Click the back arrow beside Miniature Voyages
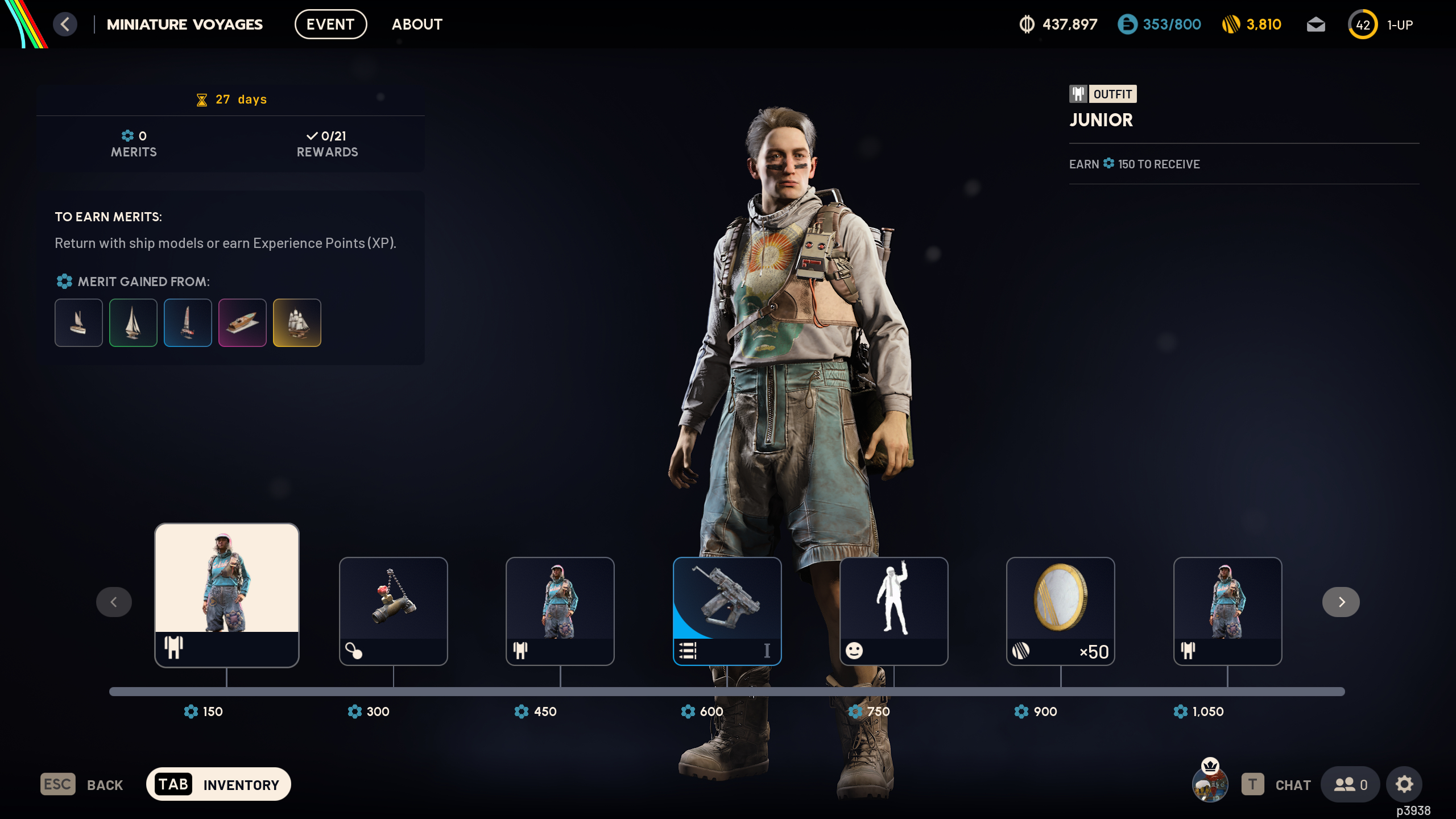Viewport: 1456px width, 819px height. pyautogui.click(x=64, y=24)
